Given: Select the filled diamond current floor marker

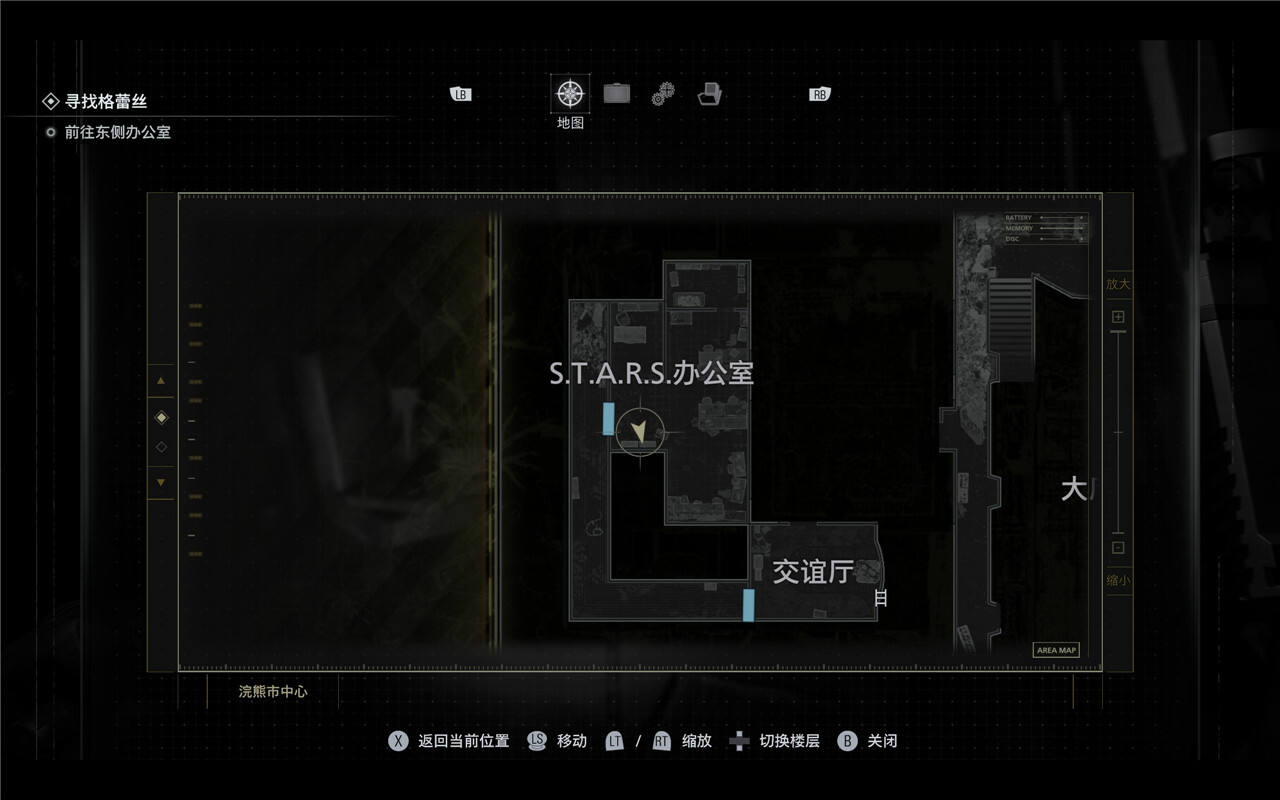Looking at the screenshot, I should 161,417.
